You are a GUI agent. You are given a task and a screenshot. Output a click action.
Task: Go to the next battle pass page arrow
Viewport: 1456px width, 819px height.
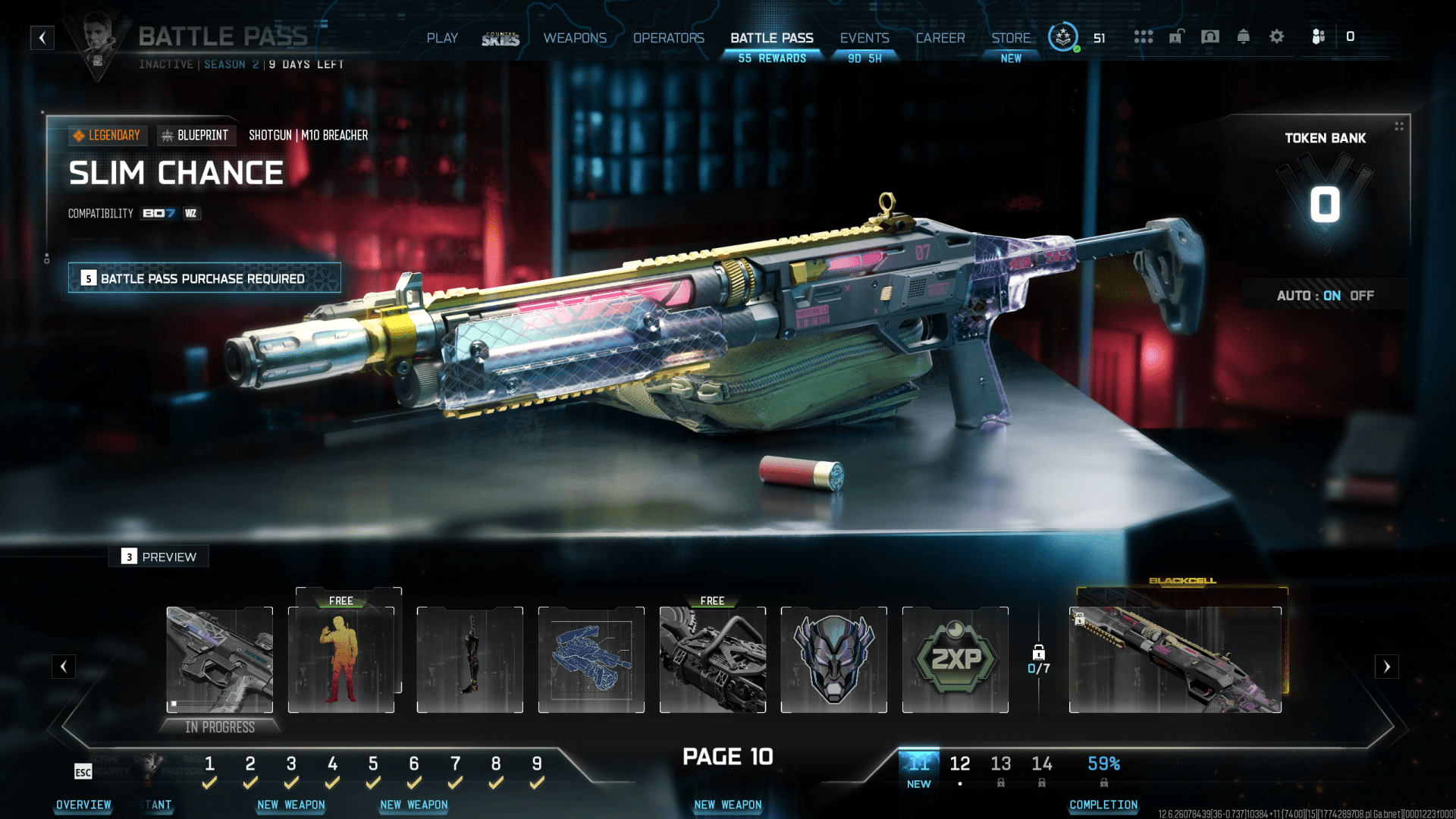tap(1386, 667)
